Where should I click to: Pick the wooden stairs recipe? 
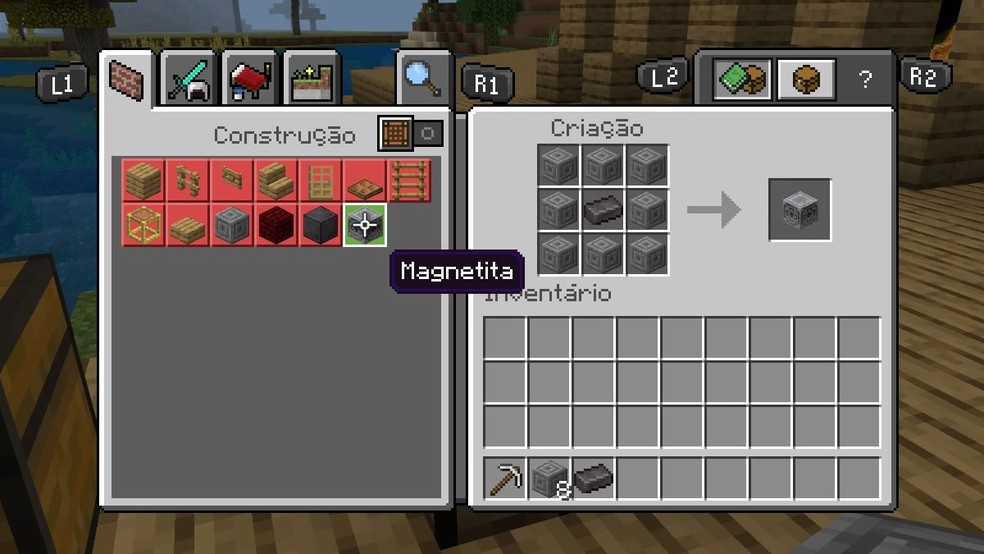(x=275, y=180)
